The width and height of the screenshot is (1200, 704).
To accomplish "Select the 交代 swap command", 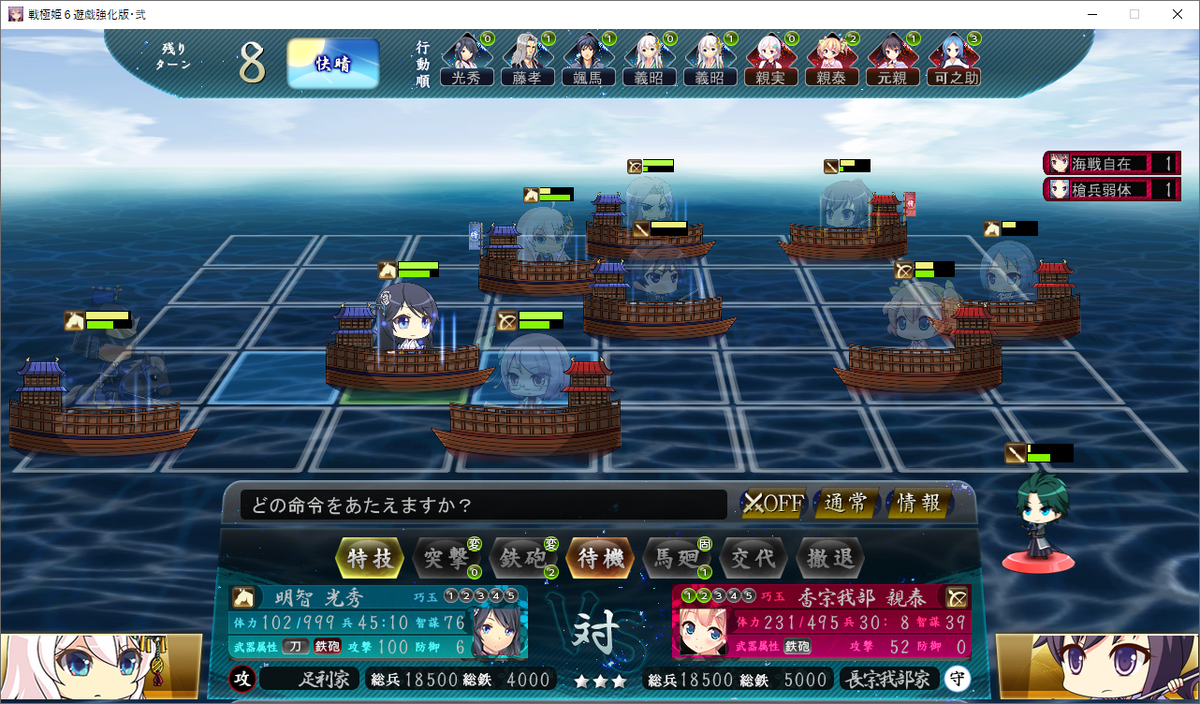I will 752,558.
